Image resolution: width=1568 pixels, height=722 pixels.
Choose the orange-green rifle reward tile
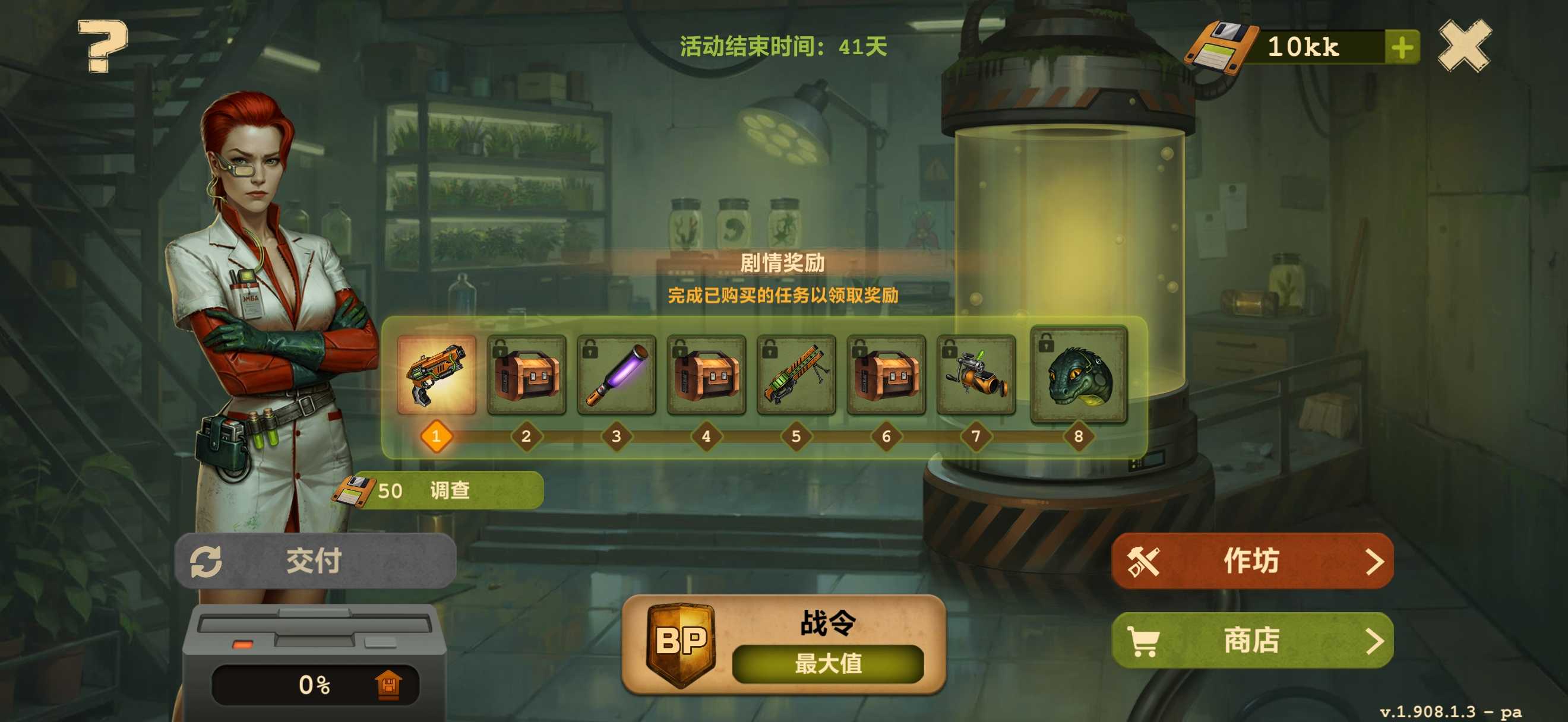(795, 375)
